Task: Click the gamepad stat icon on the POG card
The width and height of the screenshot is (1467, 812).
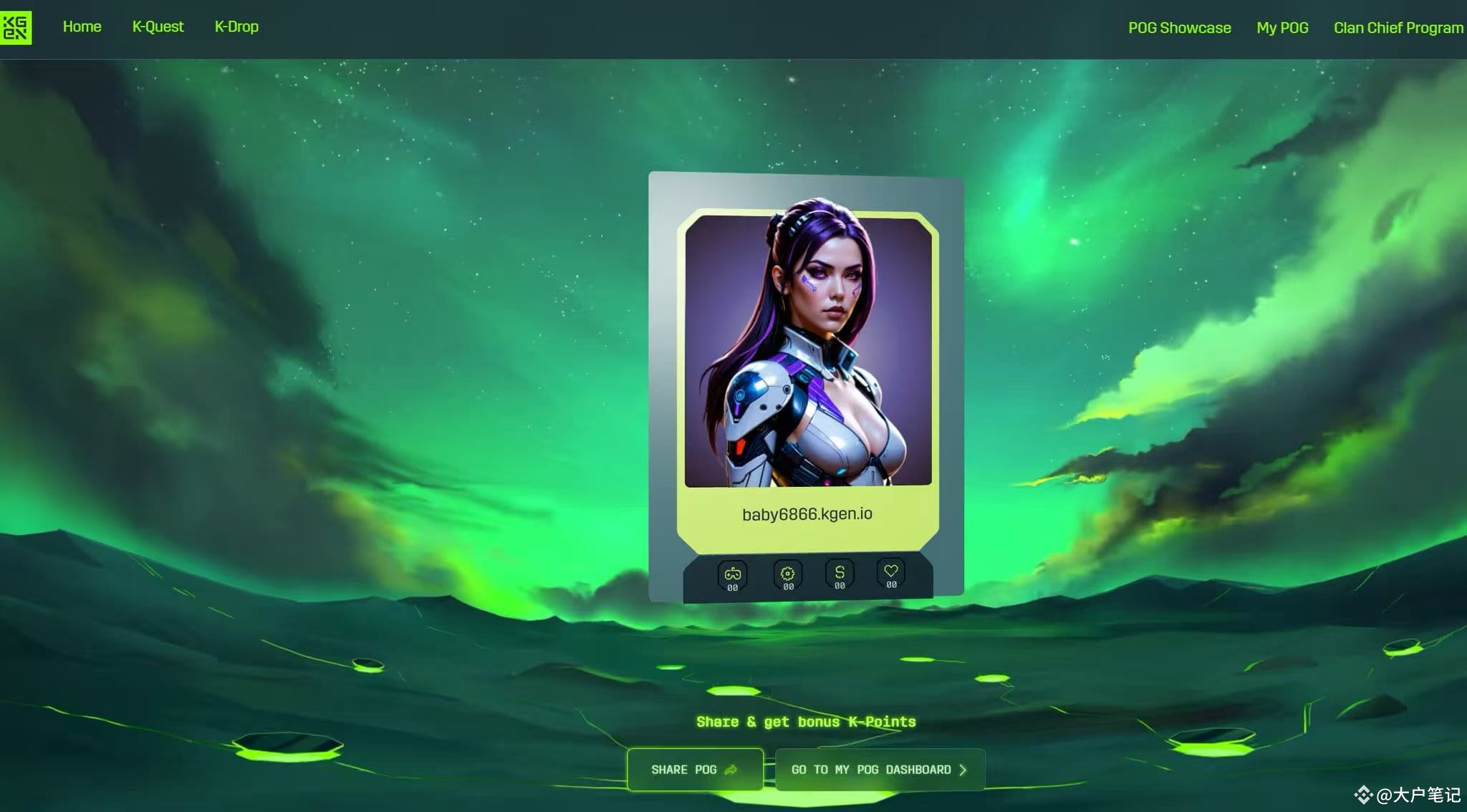Action: [731, 573]
